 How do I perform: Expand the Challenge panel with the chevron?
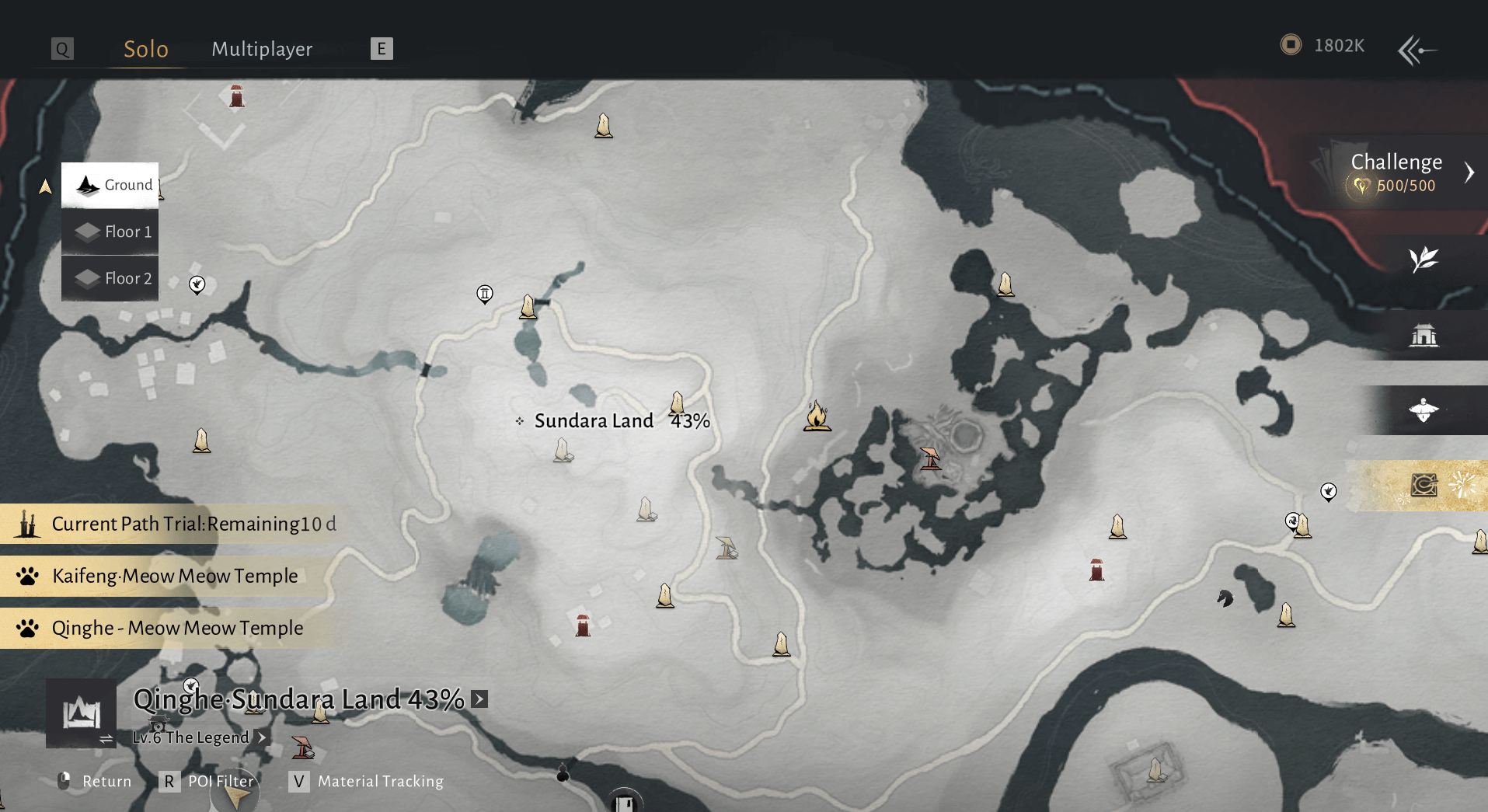click(1469, 173)
